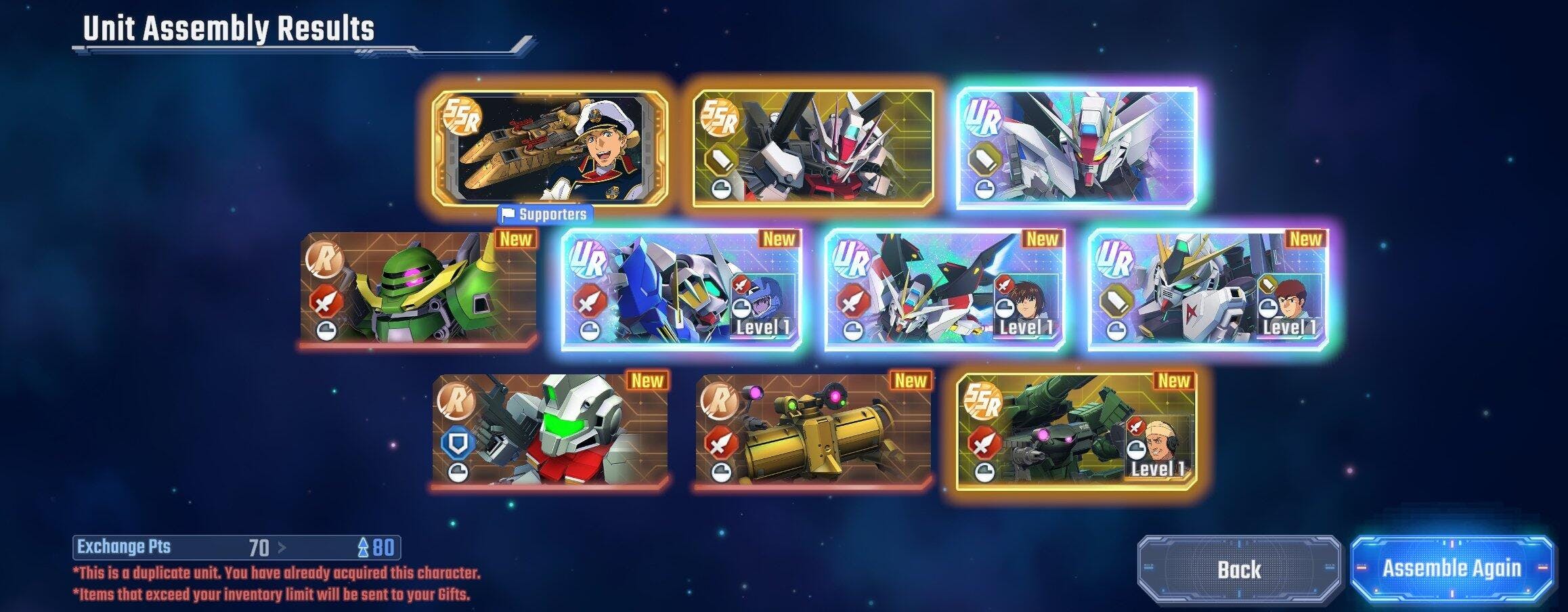View the UR blue Gundam unit card
1568x612 pixels.
pos(681,290)
